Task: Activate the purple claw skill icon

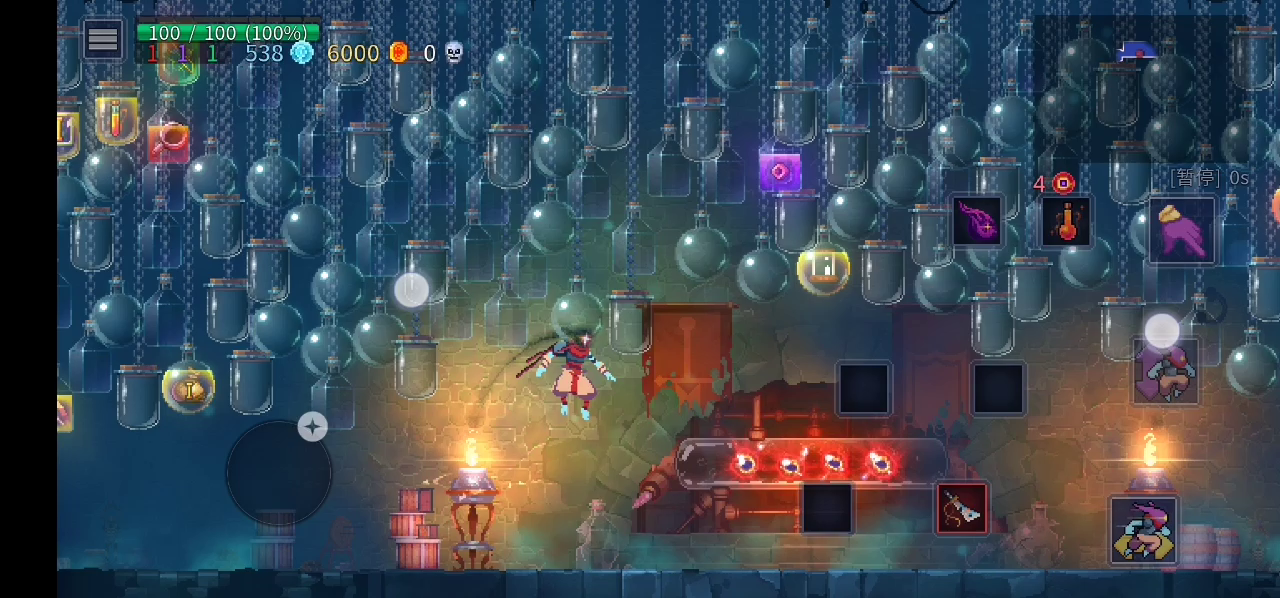Action: coord(977,220)
